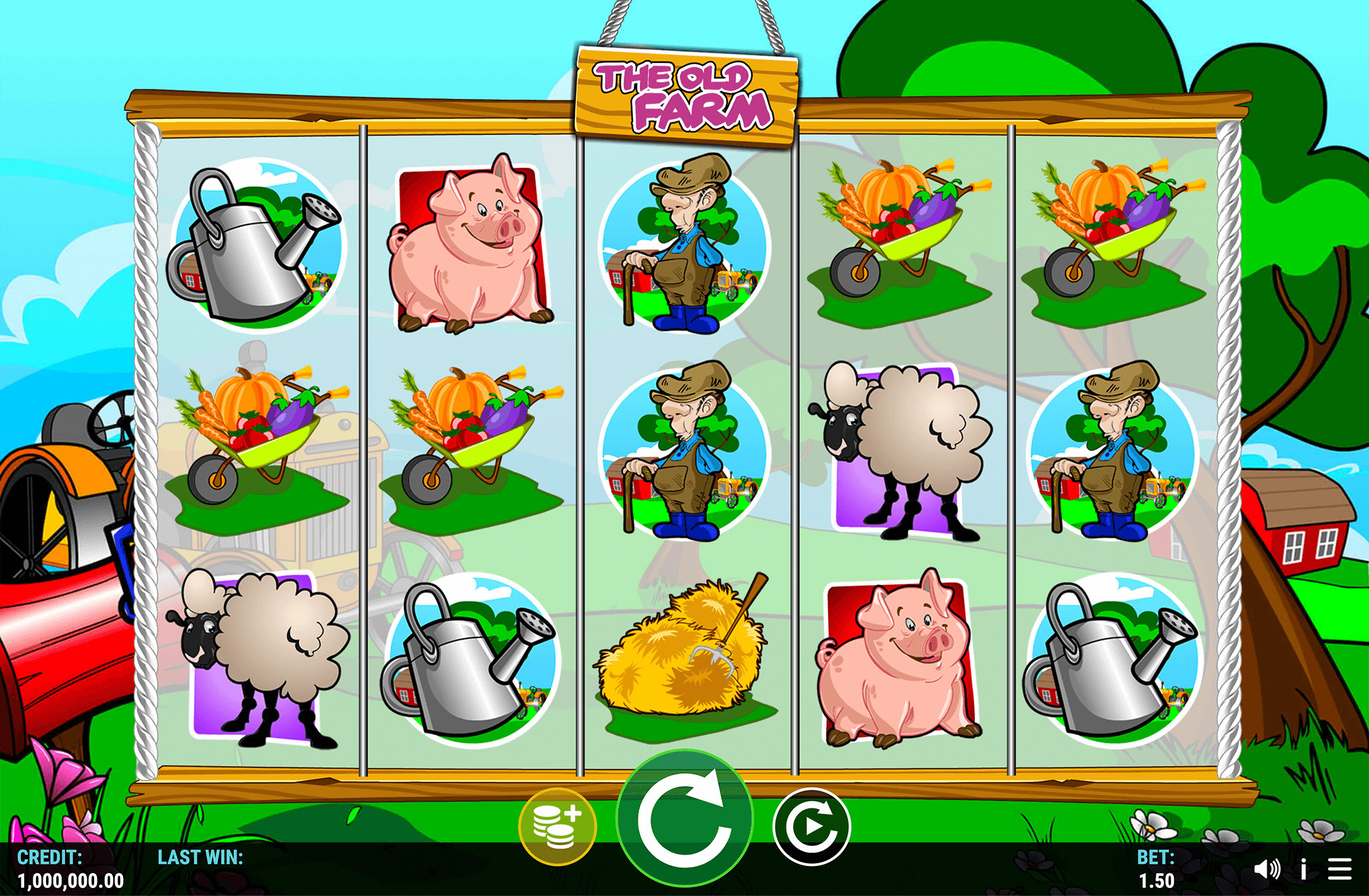Toggle the sound speaker icon
Image resolution: width=1369 pixels, height=896 pixels.
click(x=1266, y=869)
